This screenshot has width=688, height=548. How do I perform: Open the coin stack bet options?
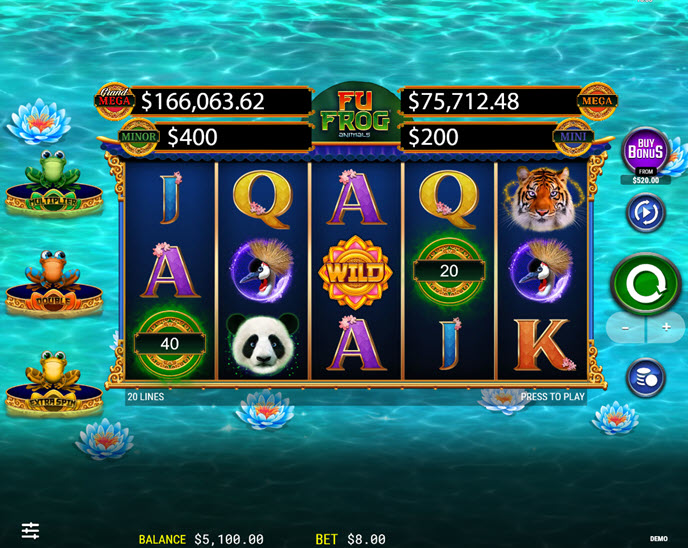click(x=645, y=378)
